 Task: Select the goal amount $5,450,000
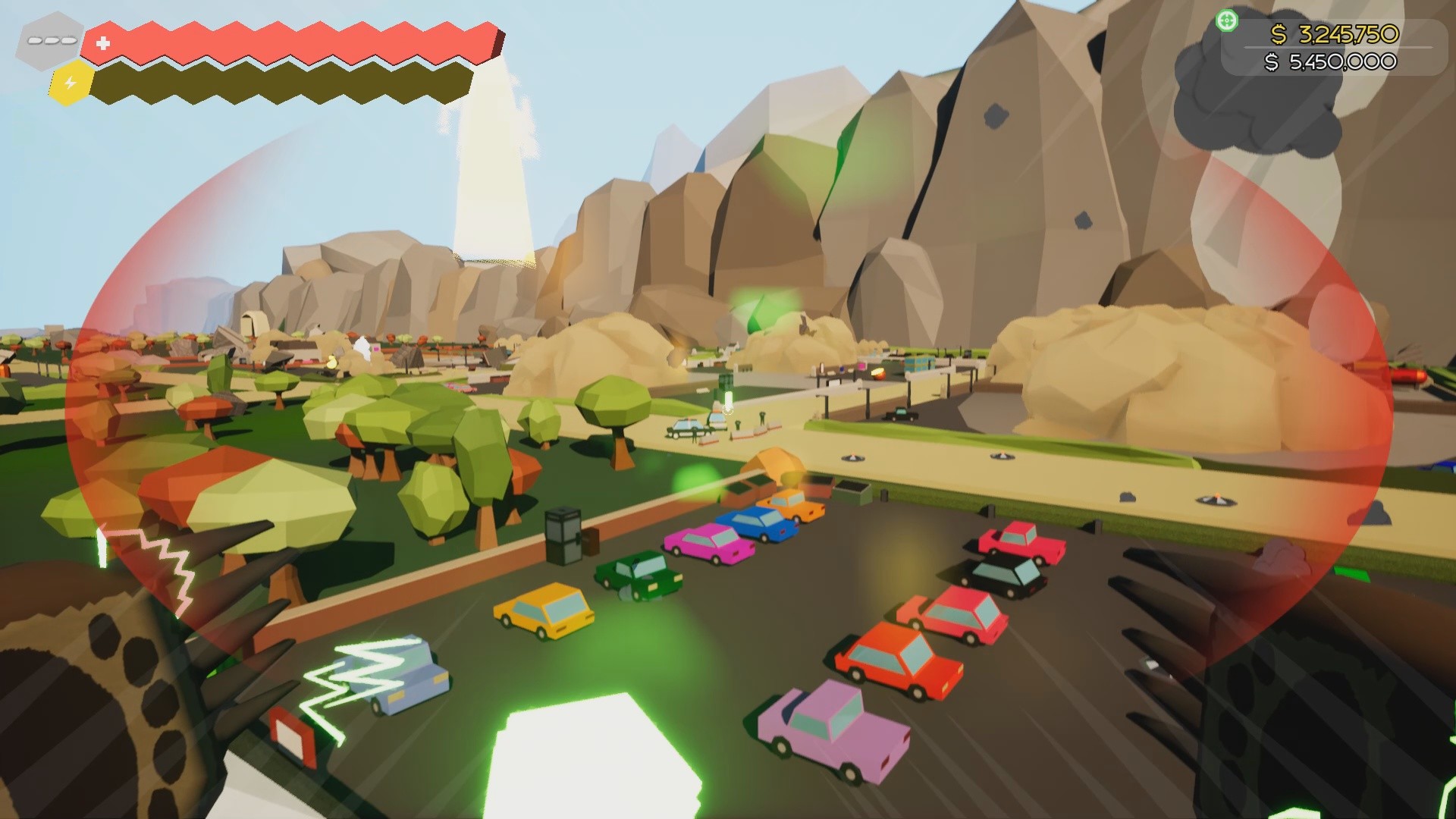(1342, 62)
